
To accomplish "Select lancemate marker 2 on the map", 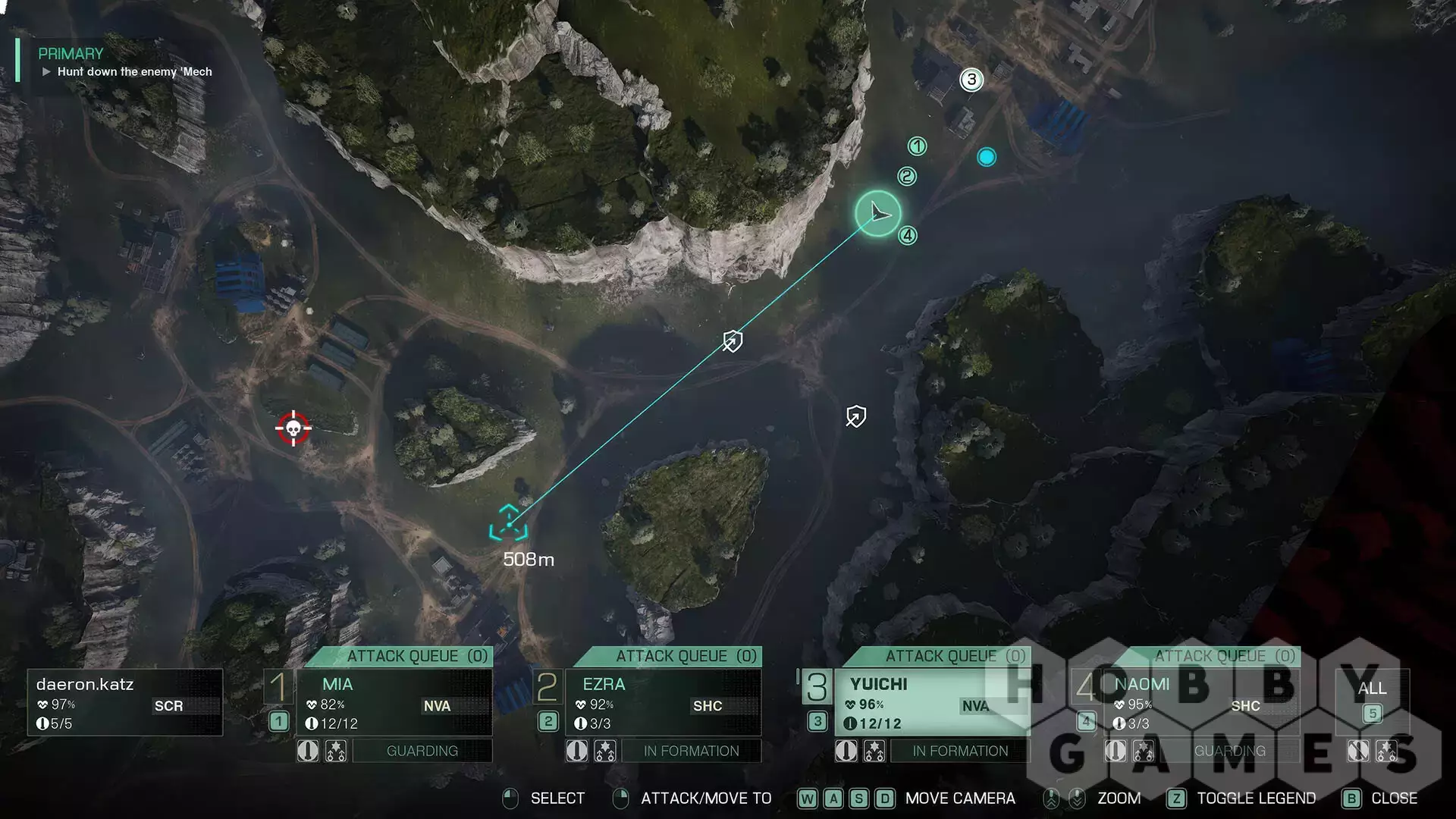I will pos(907,177).
